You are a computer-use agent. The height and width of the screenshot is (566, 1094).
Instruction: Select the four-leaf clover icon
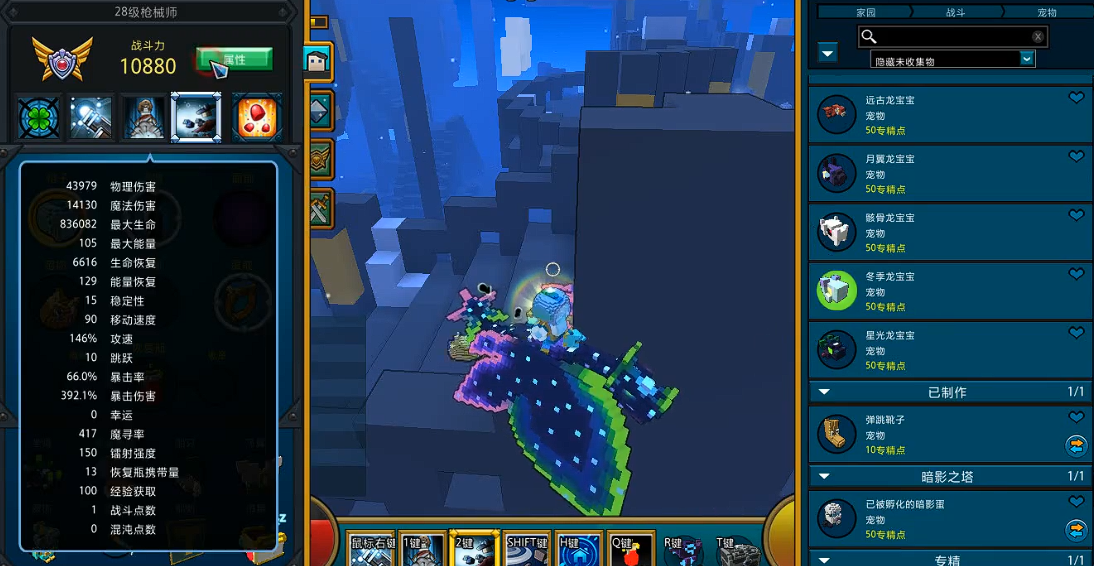[39, 118]
